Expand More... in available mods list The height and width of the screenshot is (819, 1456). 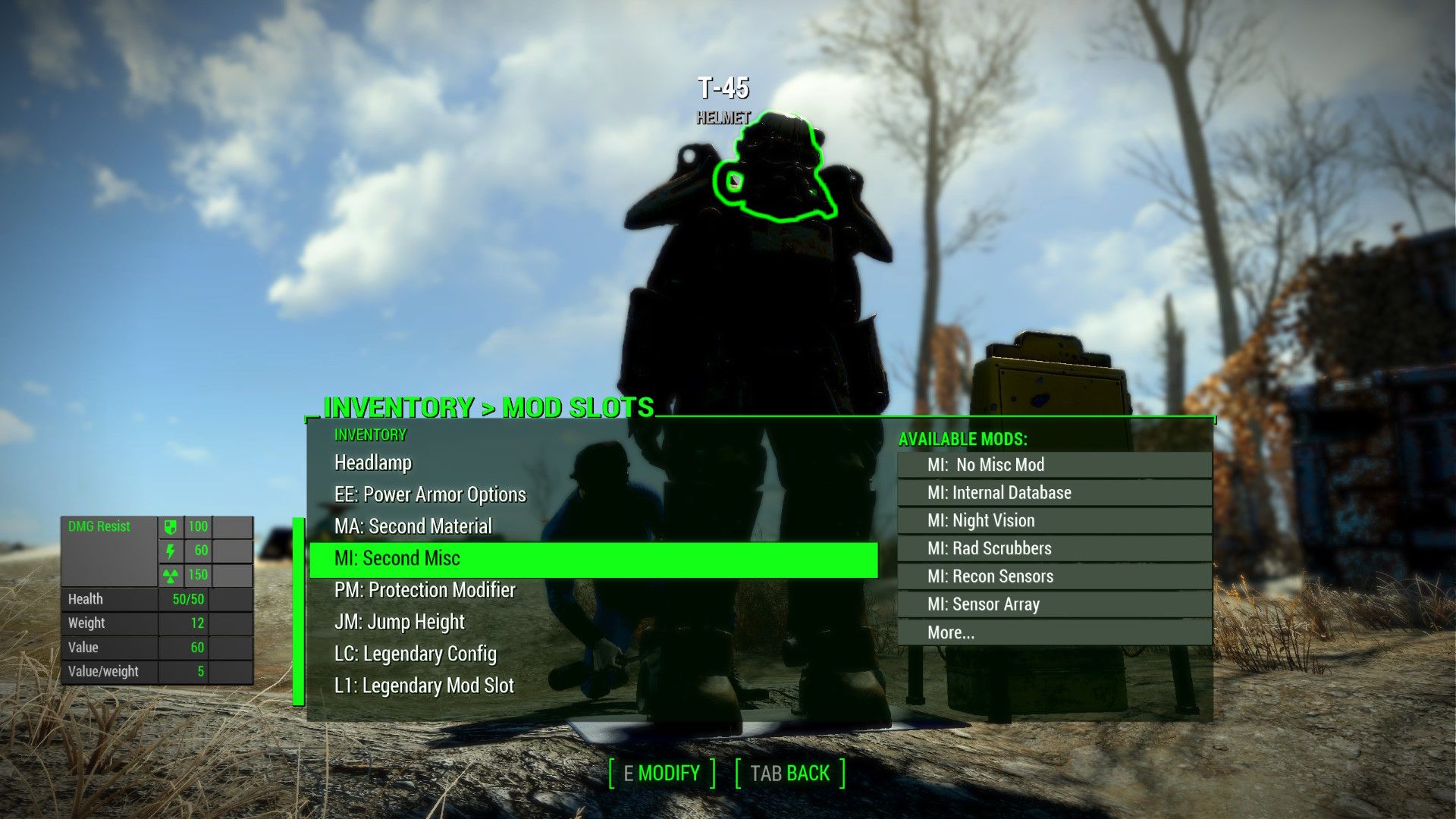(x=950, y=632)
